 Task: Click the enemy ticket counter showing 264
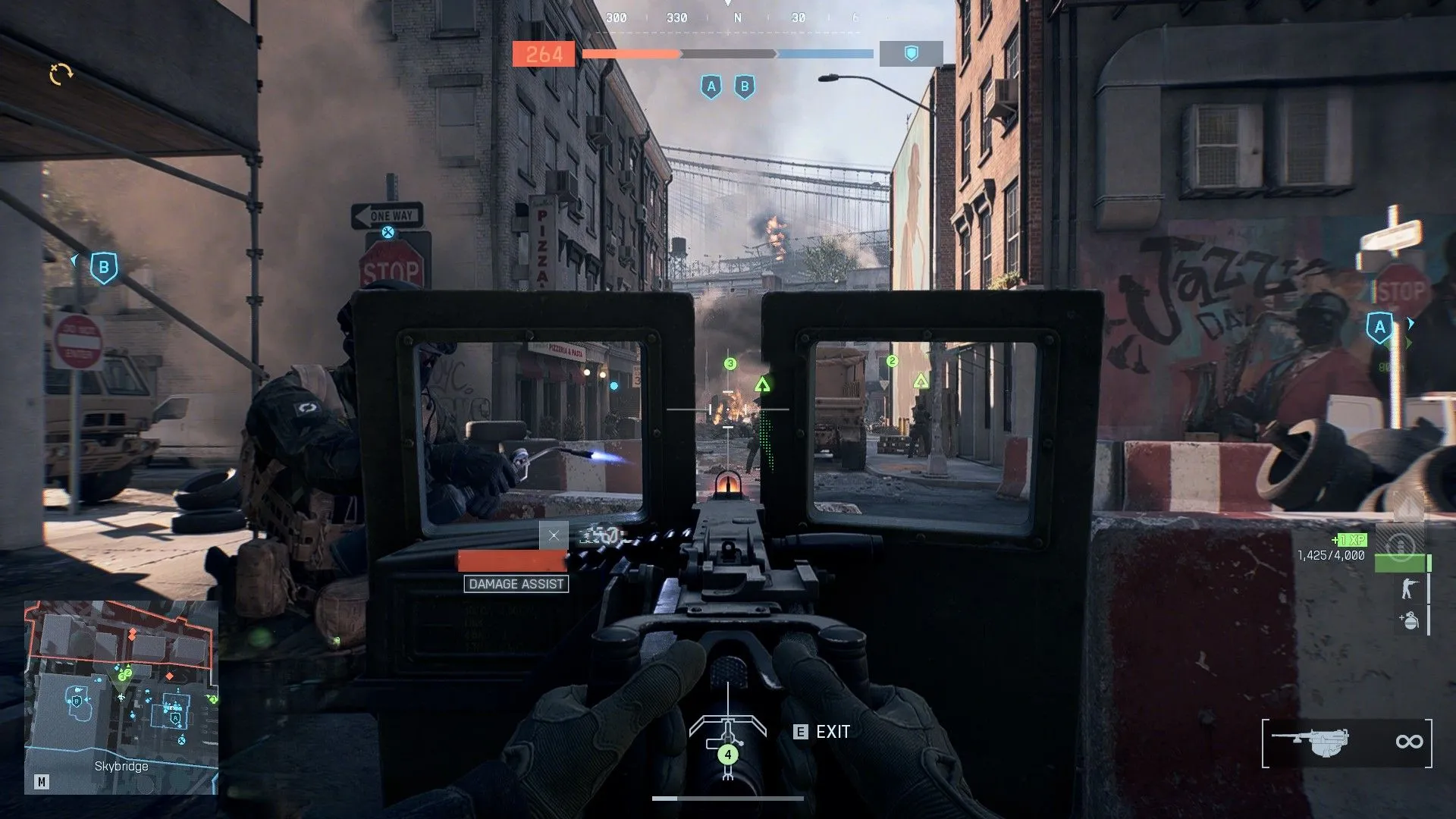click(x=544, y=53)
